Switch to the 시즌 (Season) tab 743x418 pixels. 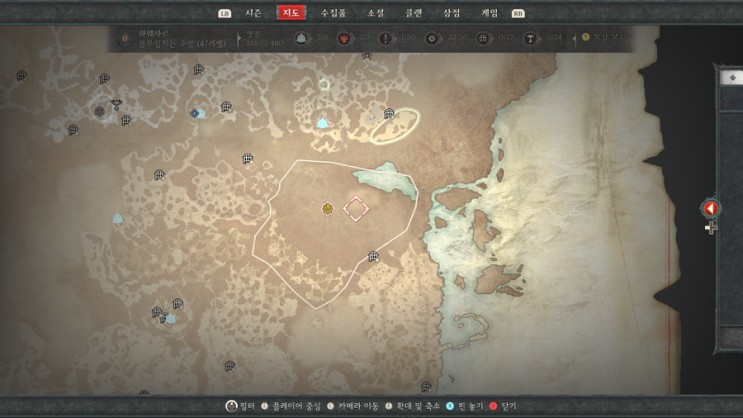(253, 13)
